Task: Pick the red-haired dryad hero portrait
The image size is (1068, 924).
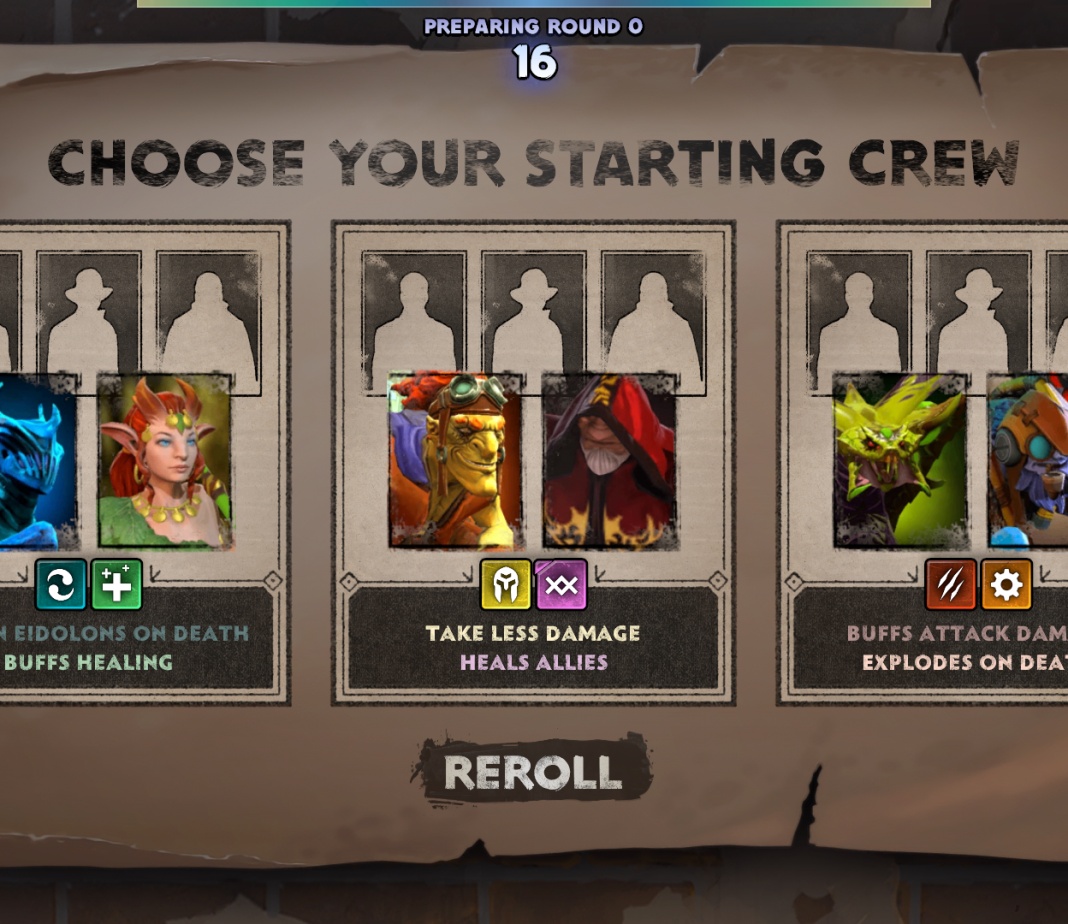Action: 165,462
